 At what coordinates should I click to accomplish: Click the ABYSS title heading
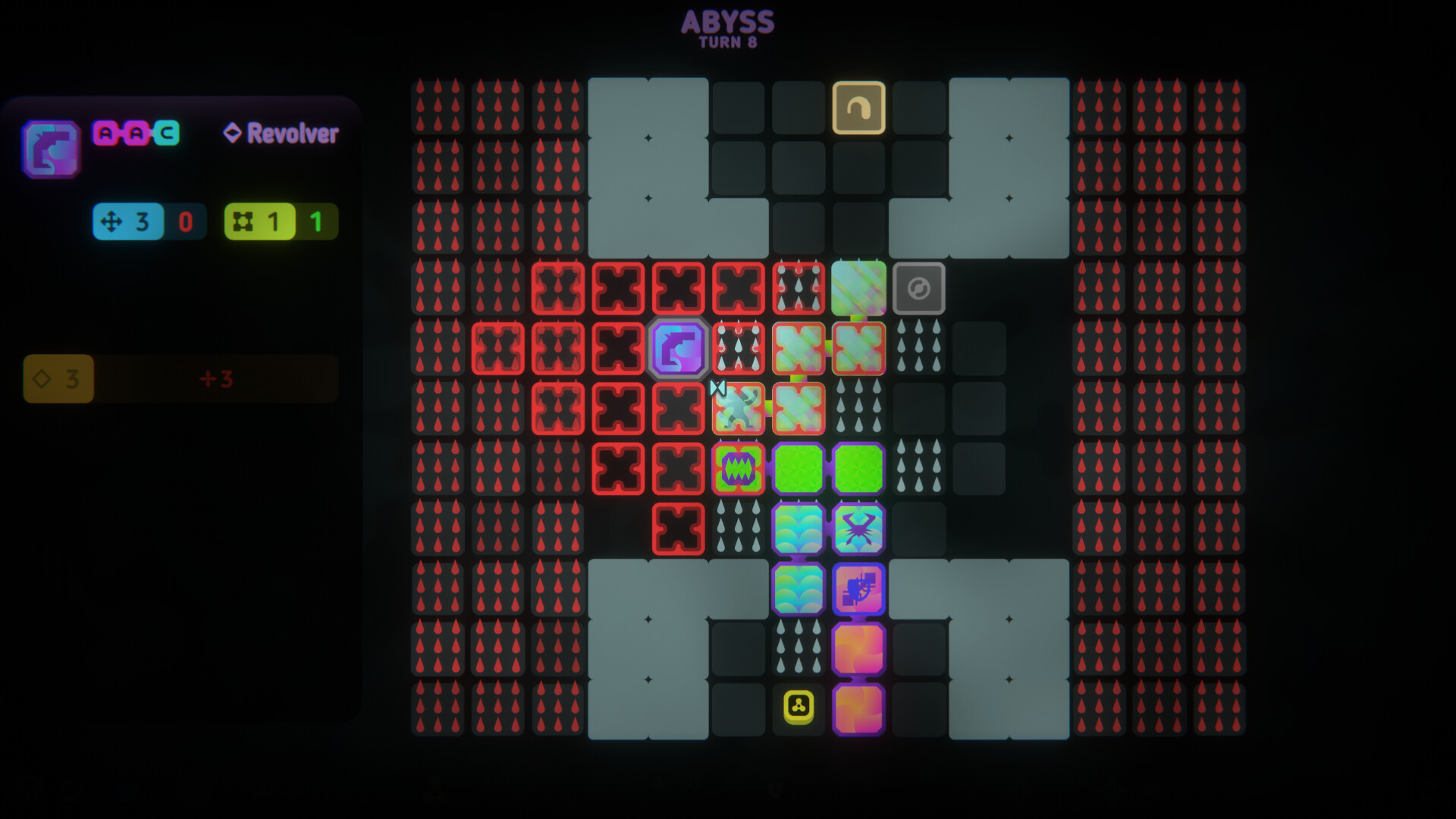[x=727, y=23]
